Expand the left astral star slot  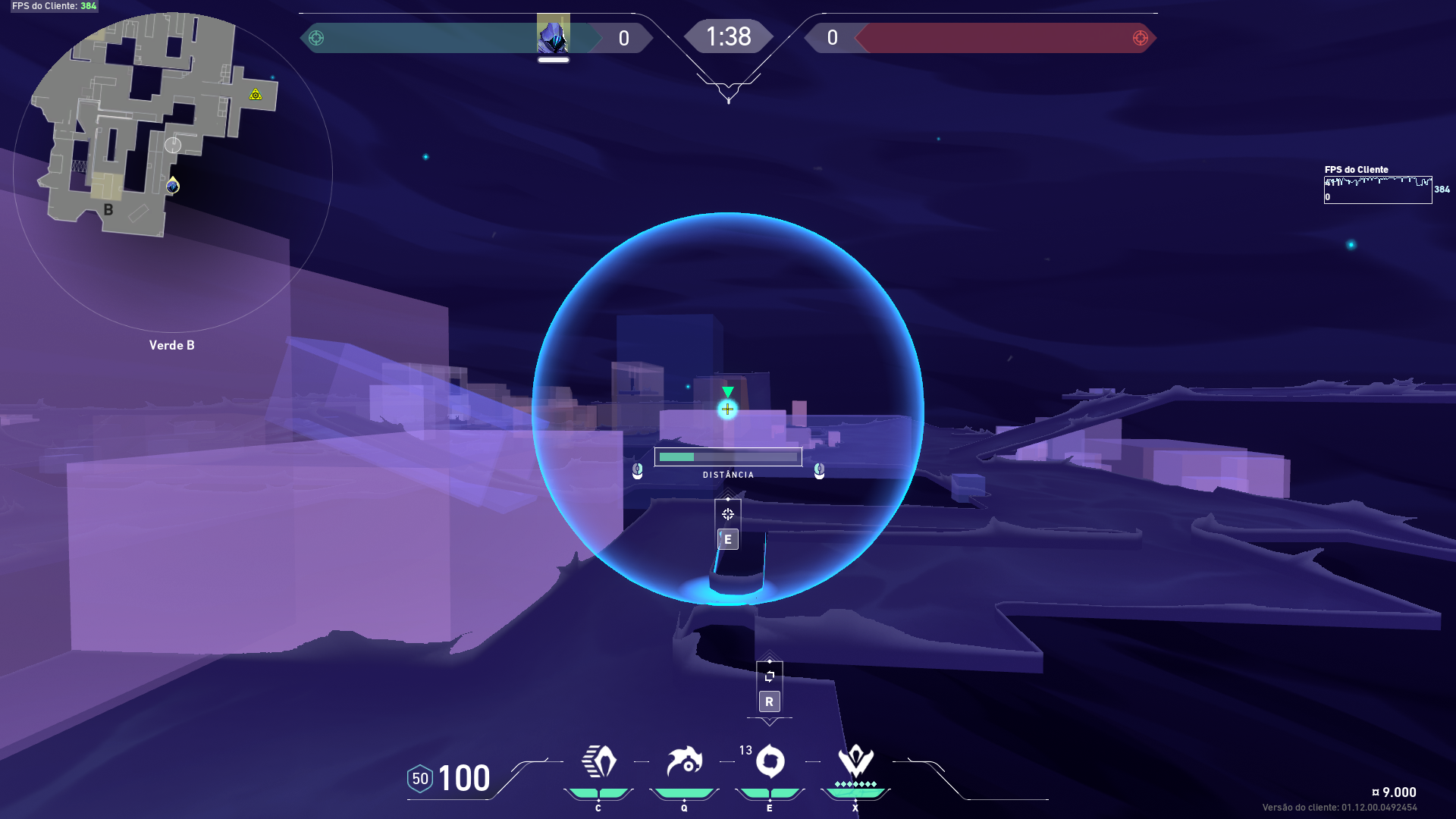(636, 471)
